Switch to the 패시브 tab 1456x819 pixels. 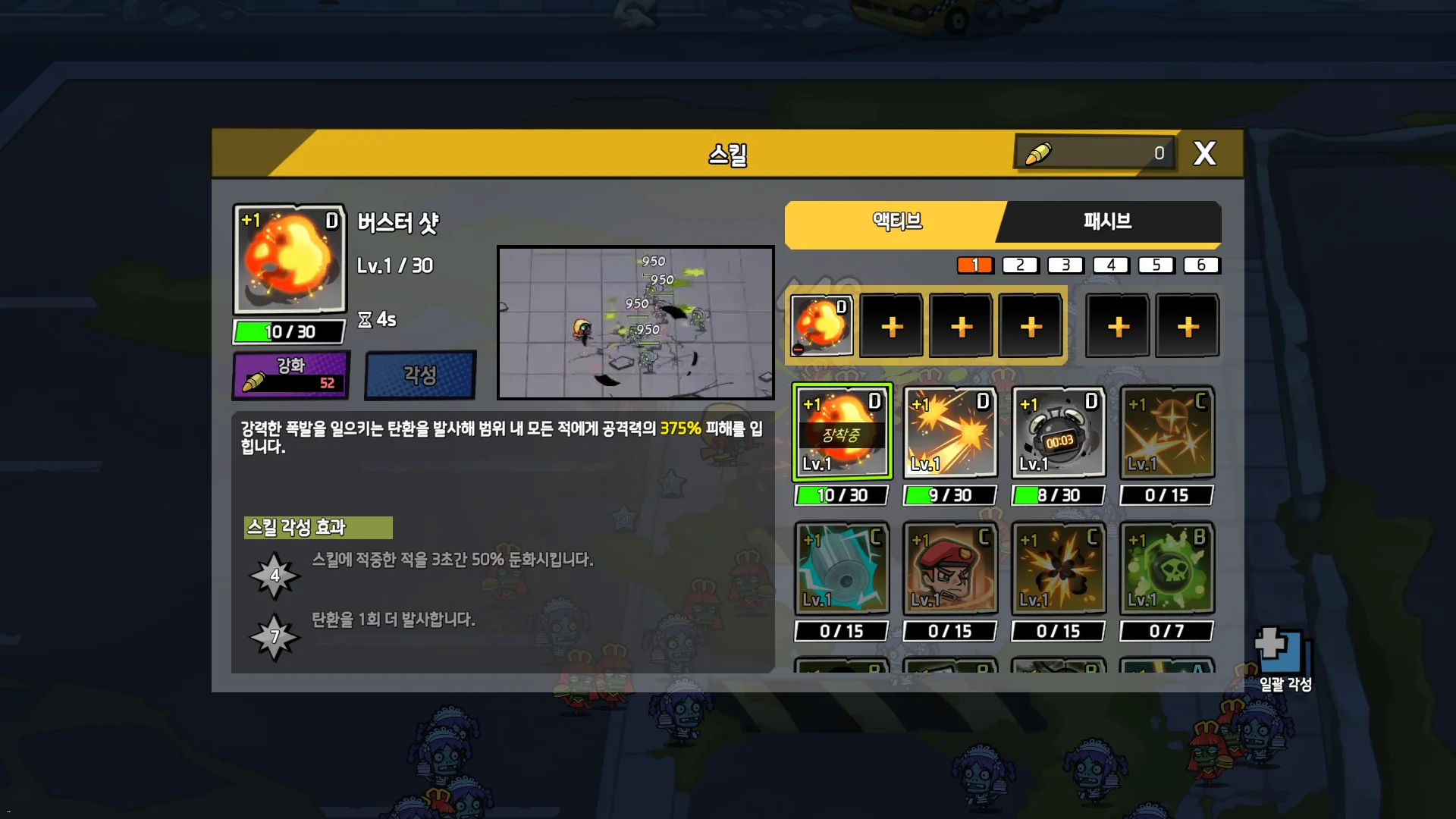coord(1107,221)
